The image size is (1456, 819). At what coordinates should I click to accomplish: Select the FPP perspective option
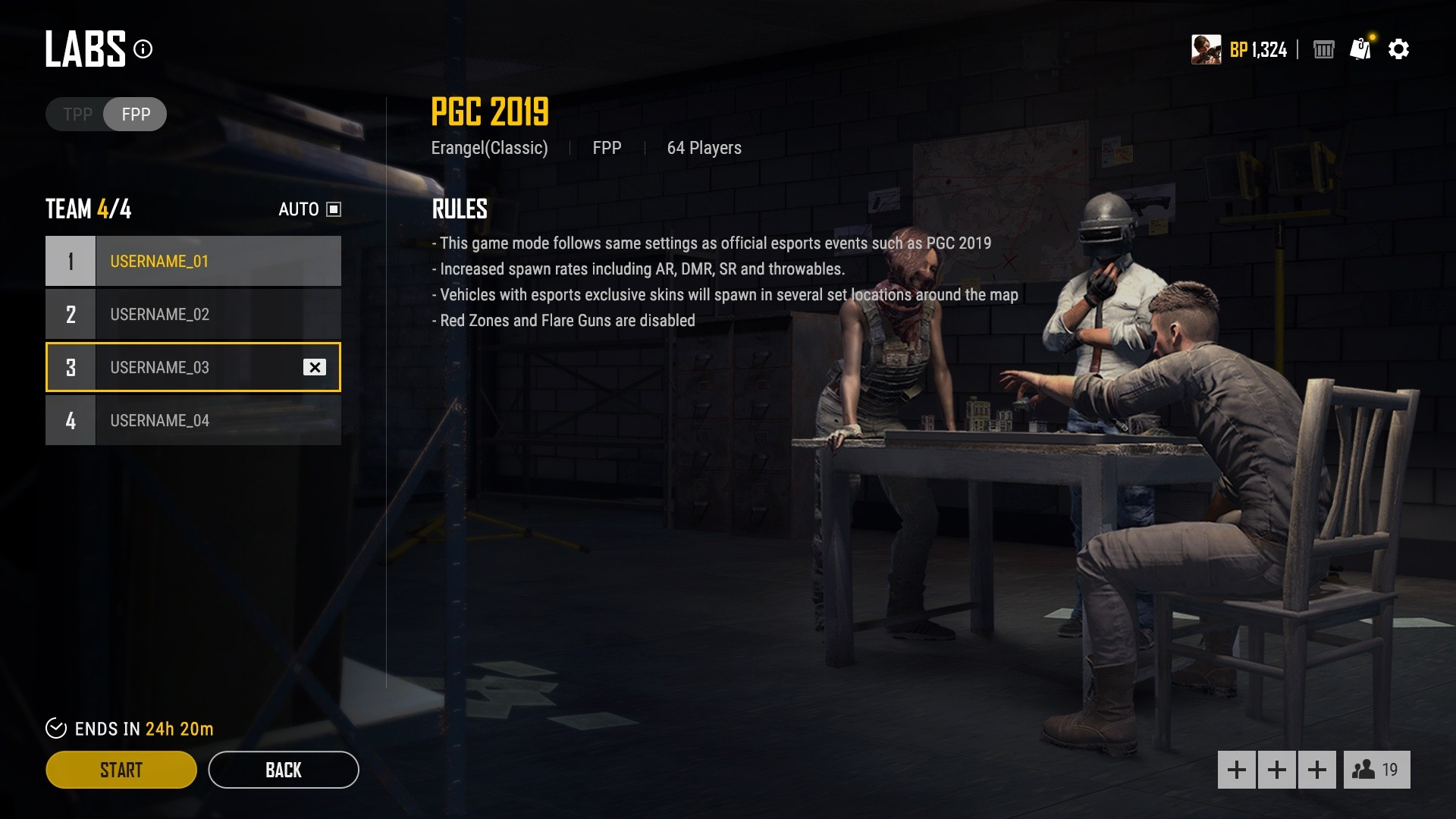[136, 115]
